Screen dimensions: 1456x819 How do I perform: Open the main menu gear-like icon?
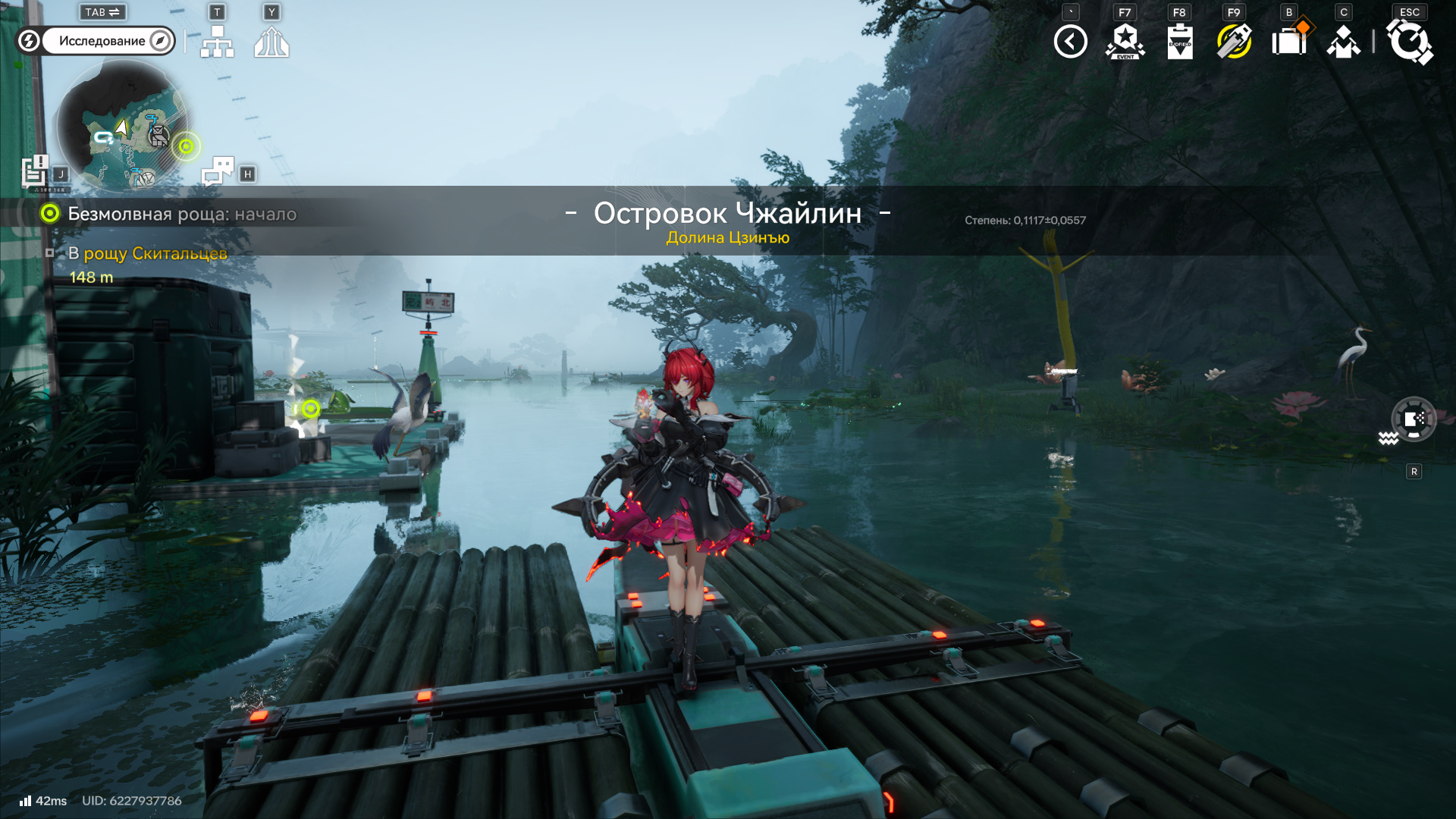pyautogui.click(x=1409, y=42)
